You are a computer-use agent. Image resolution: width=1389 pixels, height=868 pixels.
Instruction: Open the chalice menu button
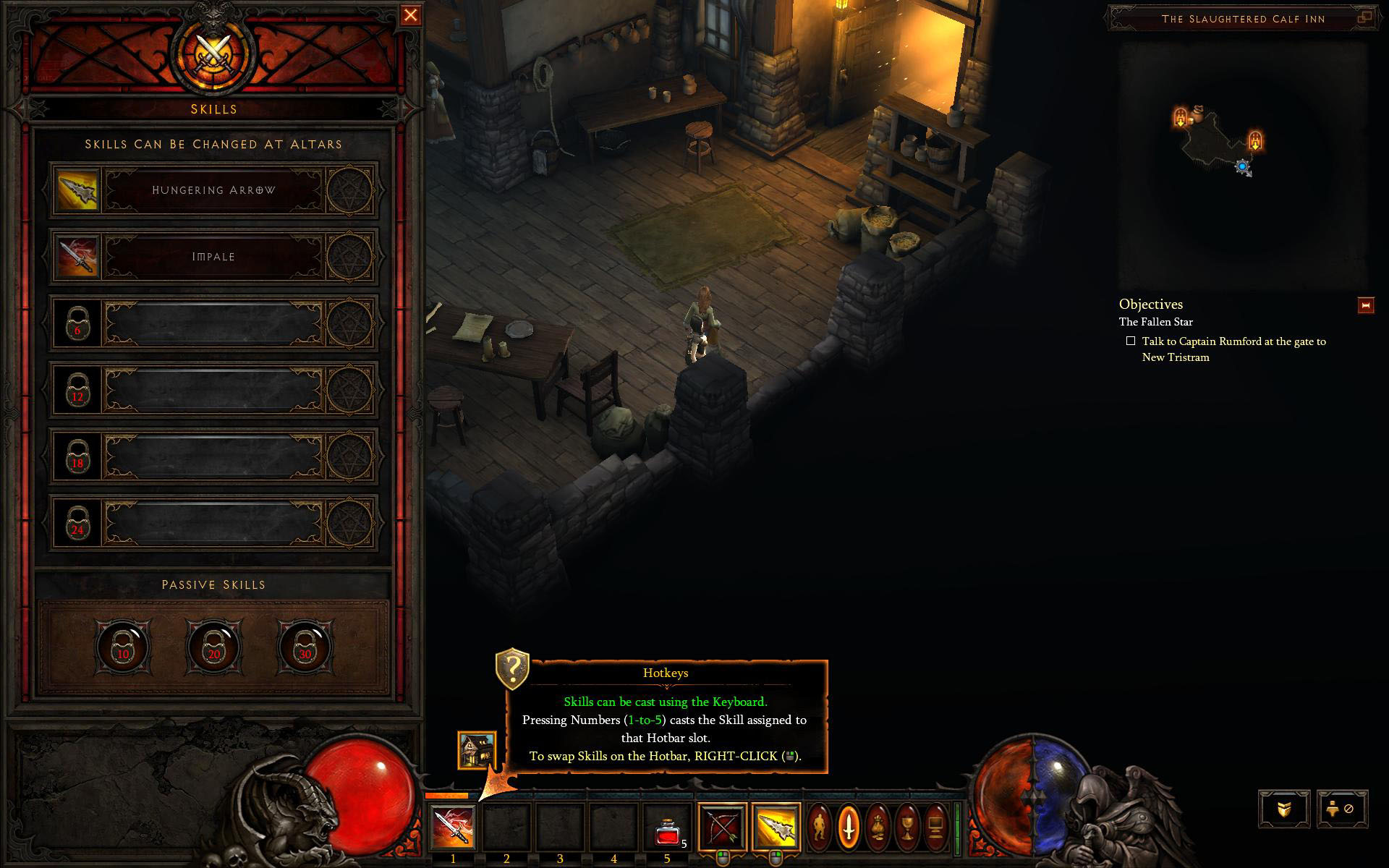click(906, 826)
